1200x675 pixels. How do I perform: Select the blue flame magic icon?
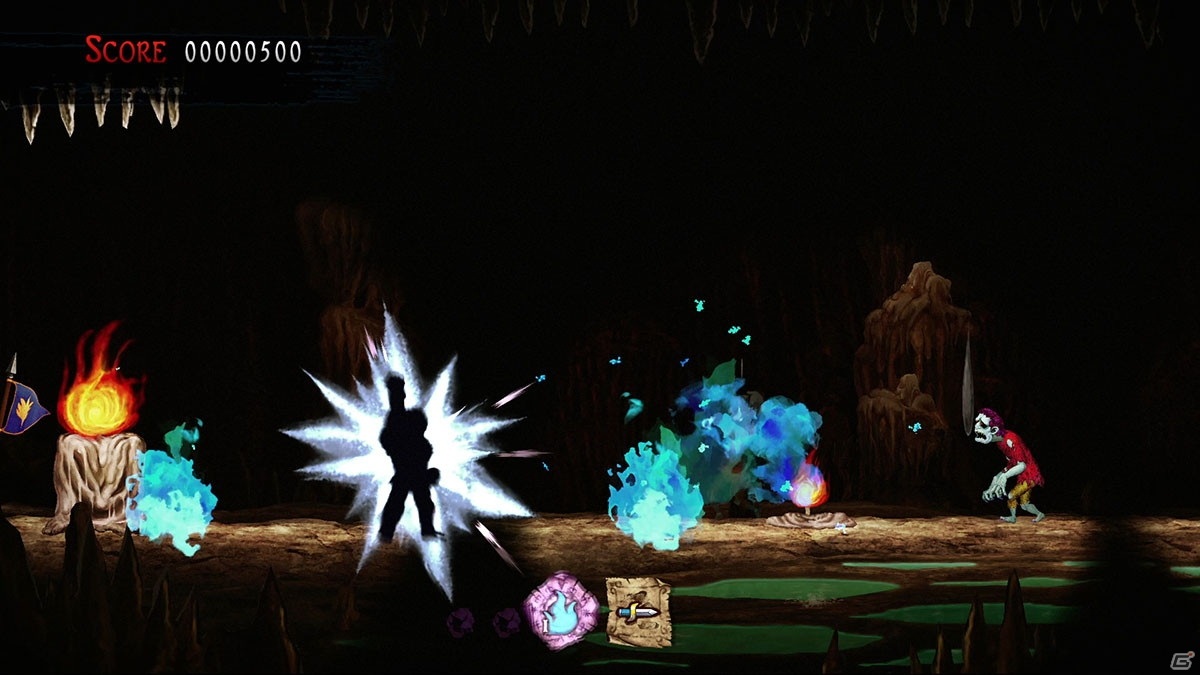point(563,610)
